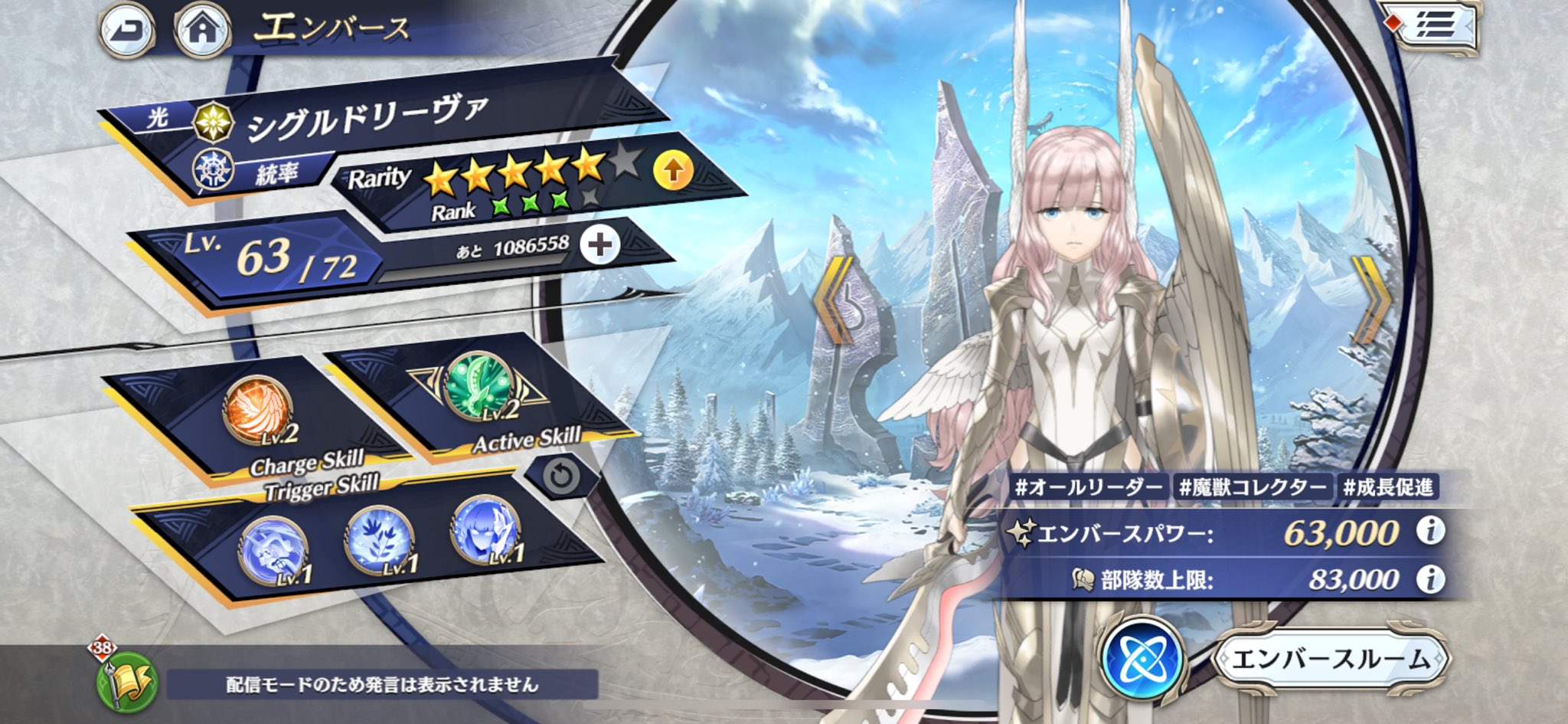Select the sword slash Trigger Skill icon
Screen dimensions: 1568x724
coord(273,546)
